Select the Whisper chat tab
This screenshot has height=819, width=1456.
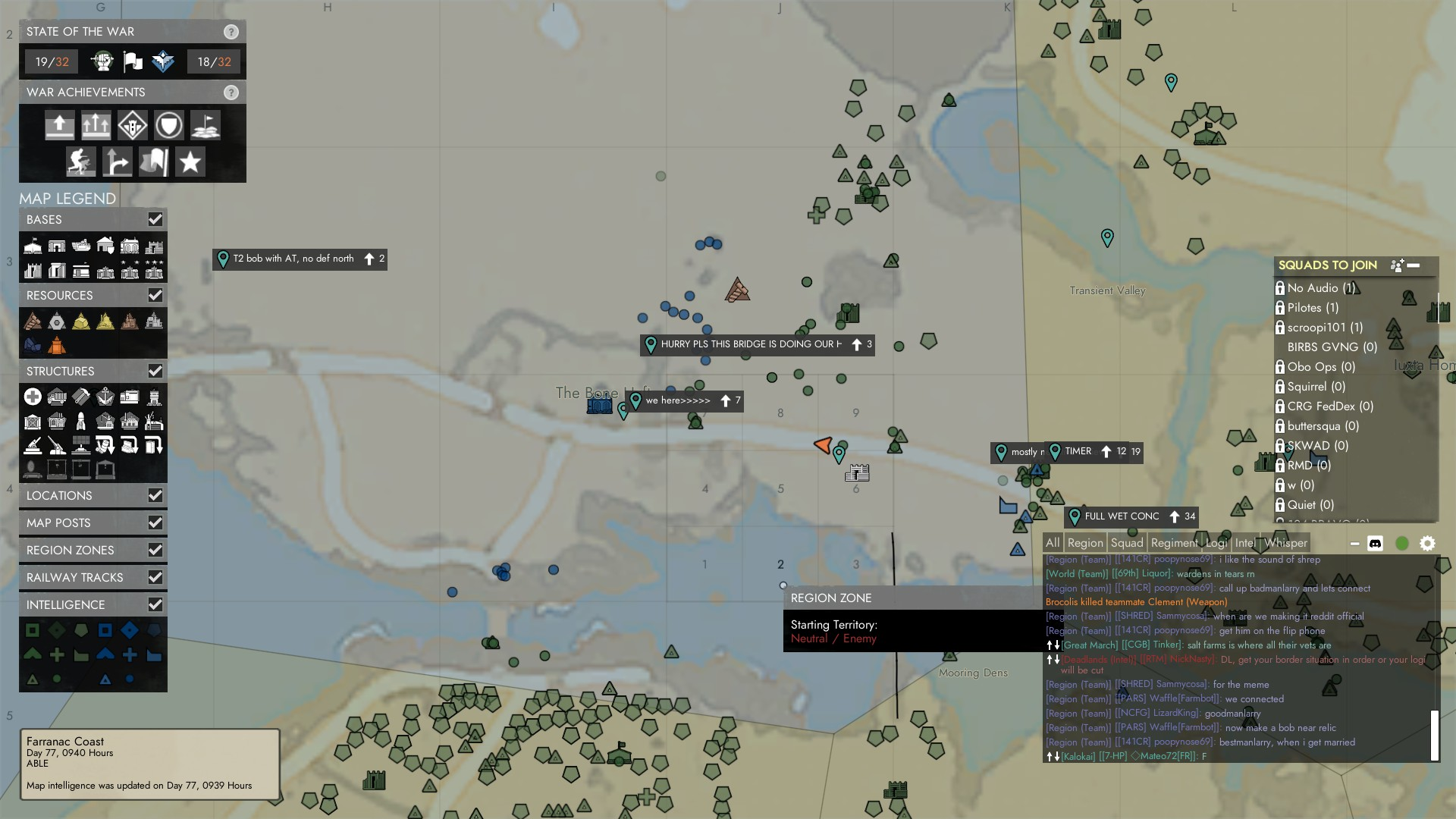tap(1285, 543)
